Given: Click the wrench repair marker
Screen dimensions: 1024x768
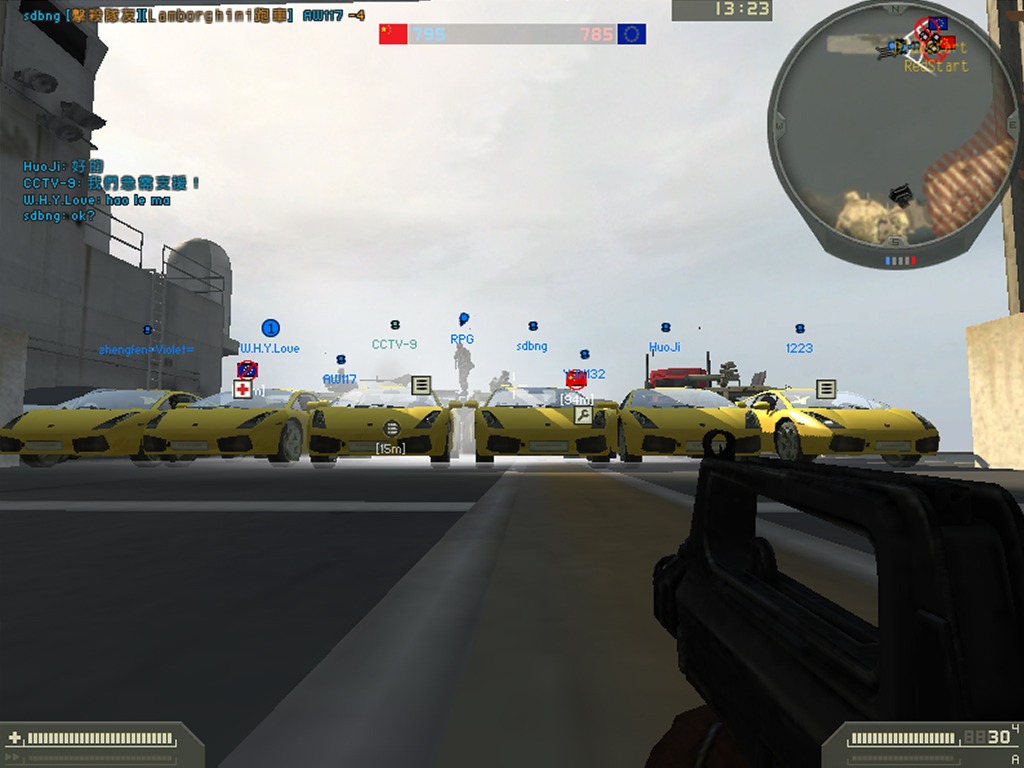Looking at the screenshot, I should 583,415.
